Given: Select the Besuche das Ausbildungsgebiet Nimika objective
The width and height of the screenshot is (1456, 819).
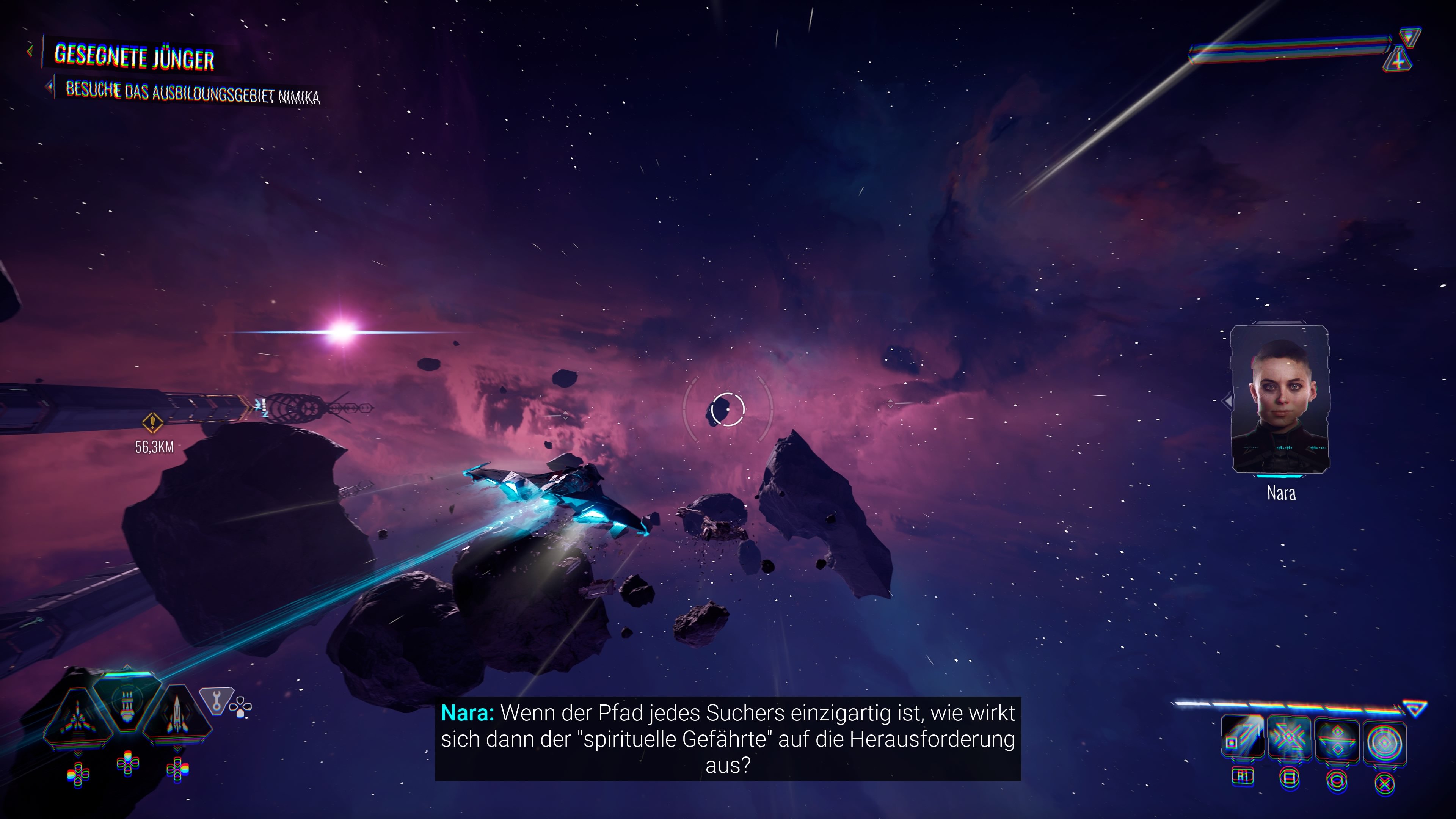Looking at the screenshot, I should (x=192, y=93).
